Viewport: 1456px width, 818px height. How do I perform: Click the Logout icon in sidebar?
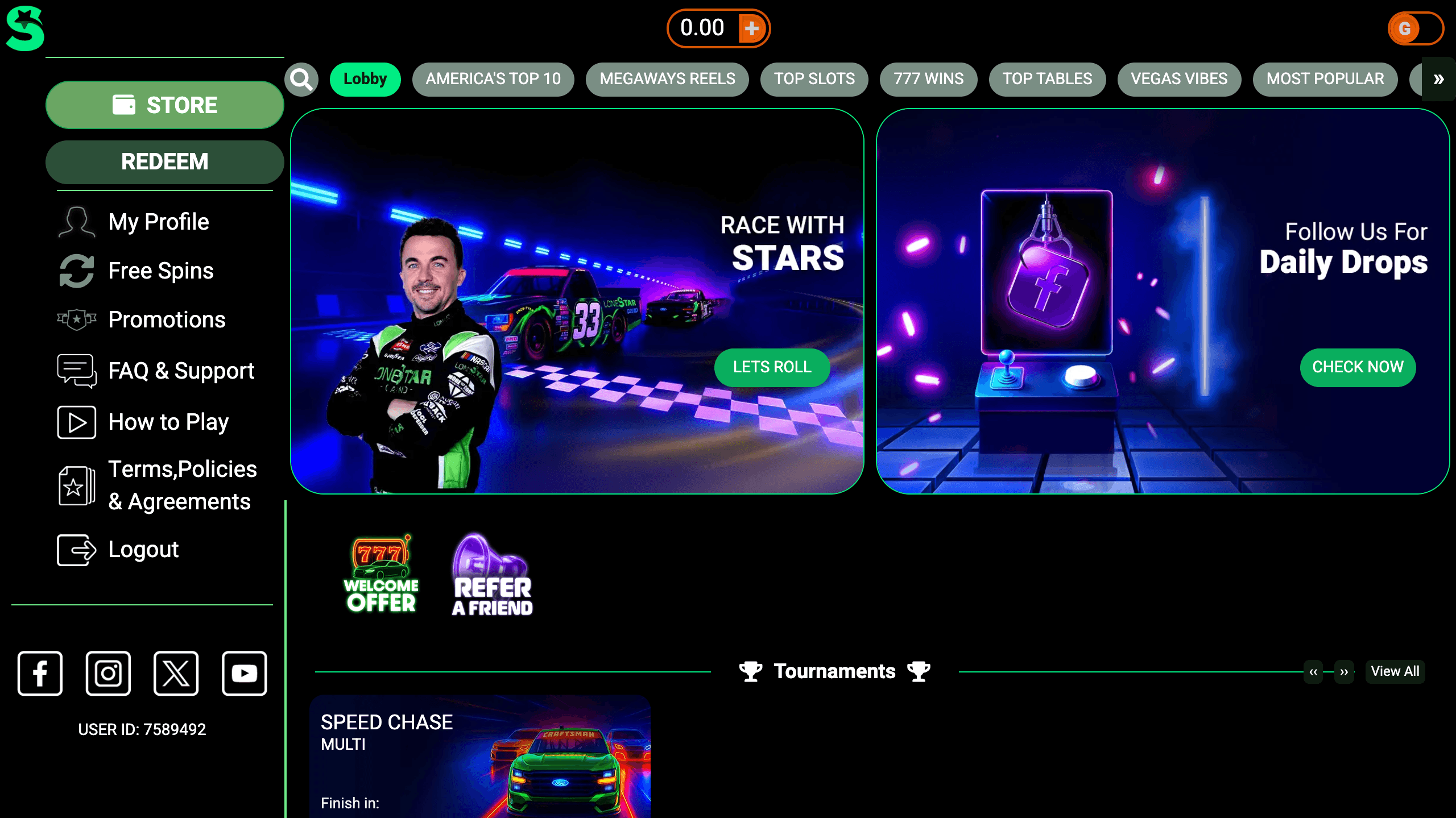coord(76,550)
